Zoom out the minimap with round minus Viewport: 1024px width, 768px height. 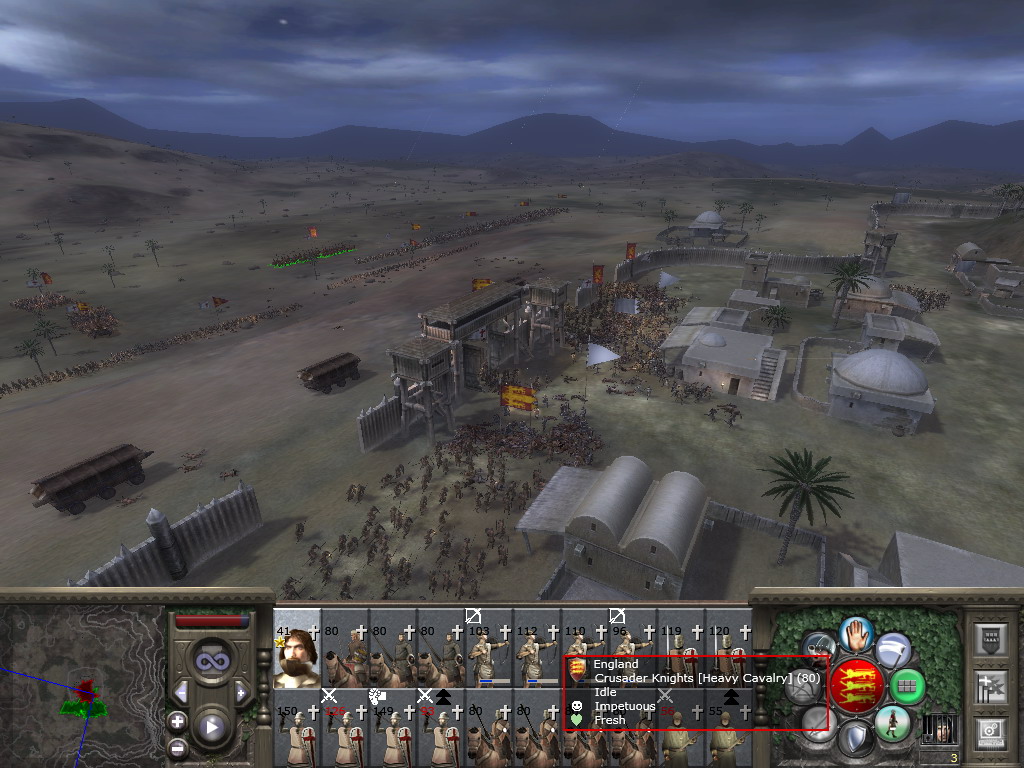tap(177, 747)
